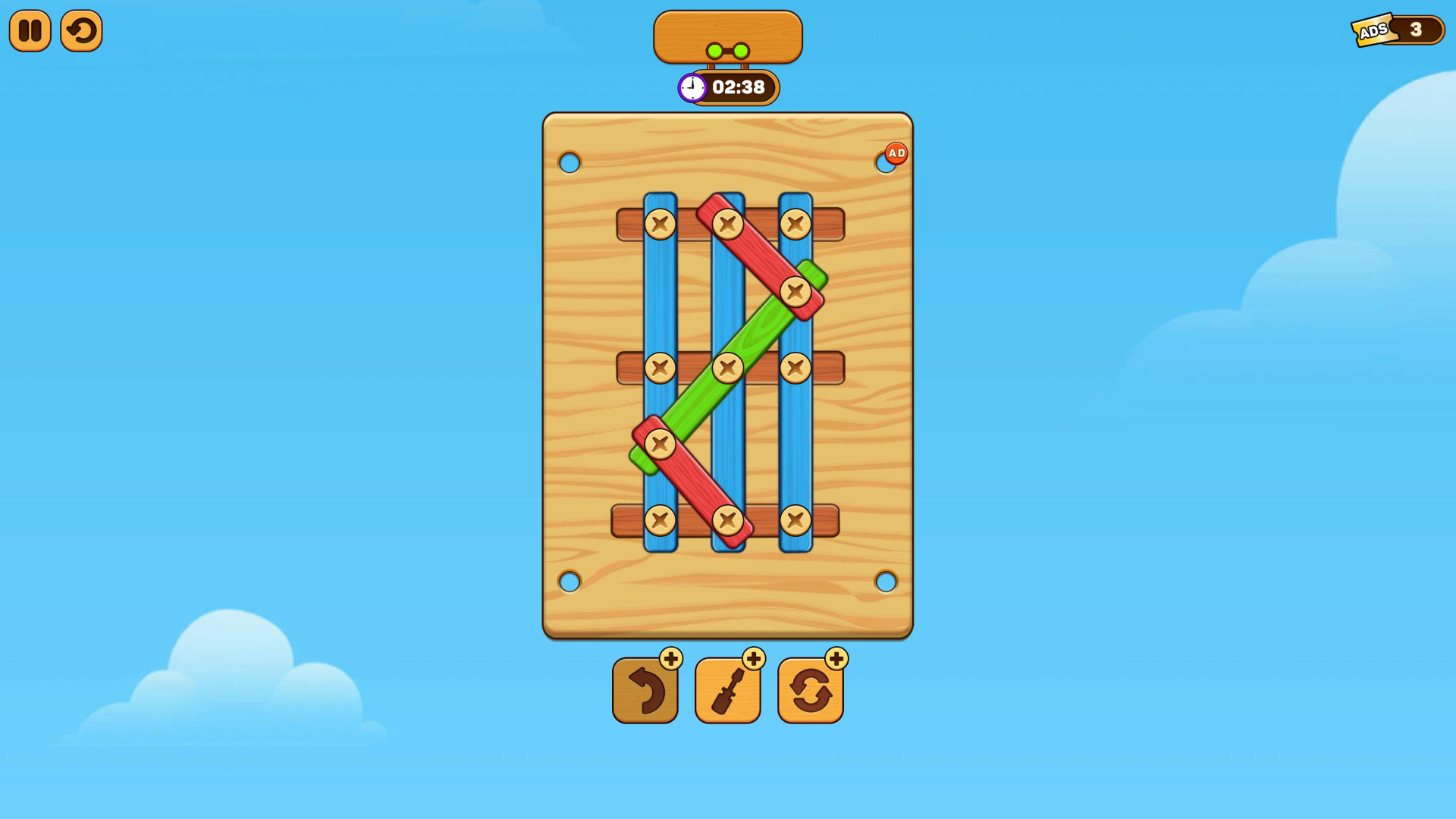The height and width of the screenshot is (819, 1456).
Task: Buy more screwdriver boosters via the plus badge
Action: pyautogui.click(x=753, y=658)
